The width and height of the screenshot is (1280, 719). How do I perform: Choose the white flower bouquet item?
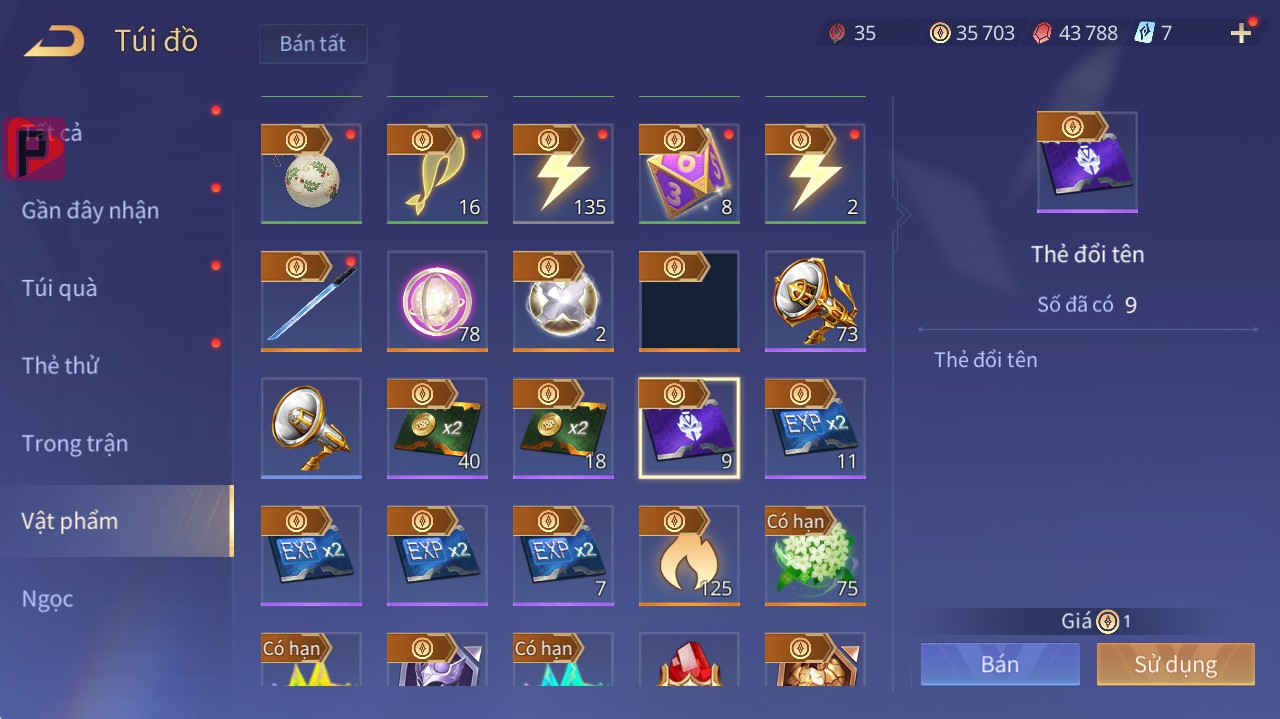point(815,555)
